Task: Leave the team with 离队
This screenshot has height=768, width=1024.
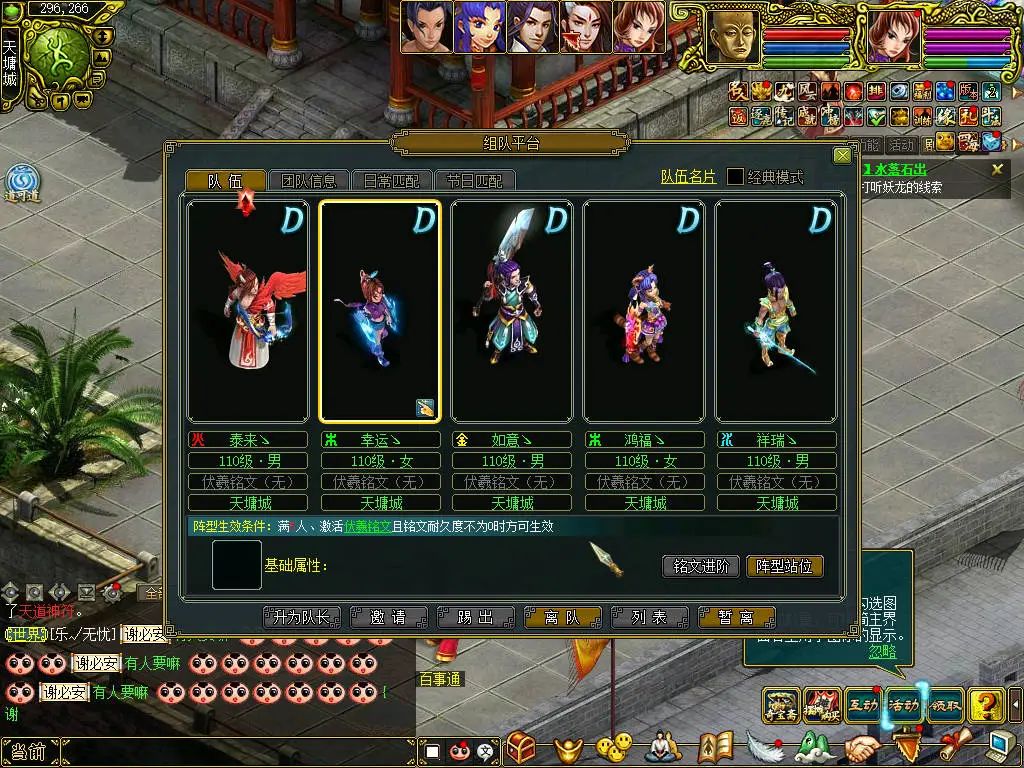Action: [562, 618]
